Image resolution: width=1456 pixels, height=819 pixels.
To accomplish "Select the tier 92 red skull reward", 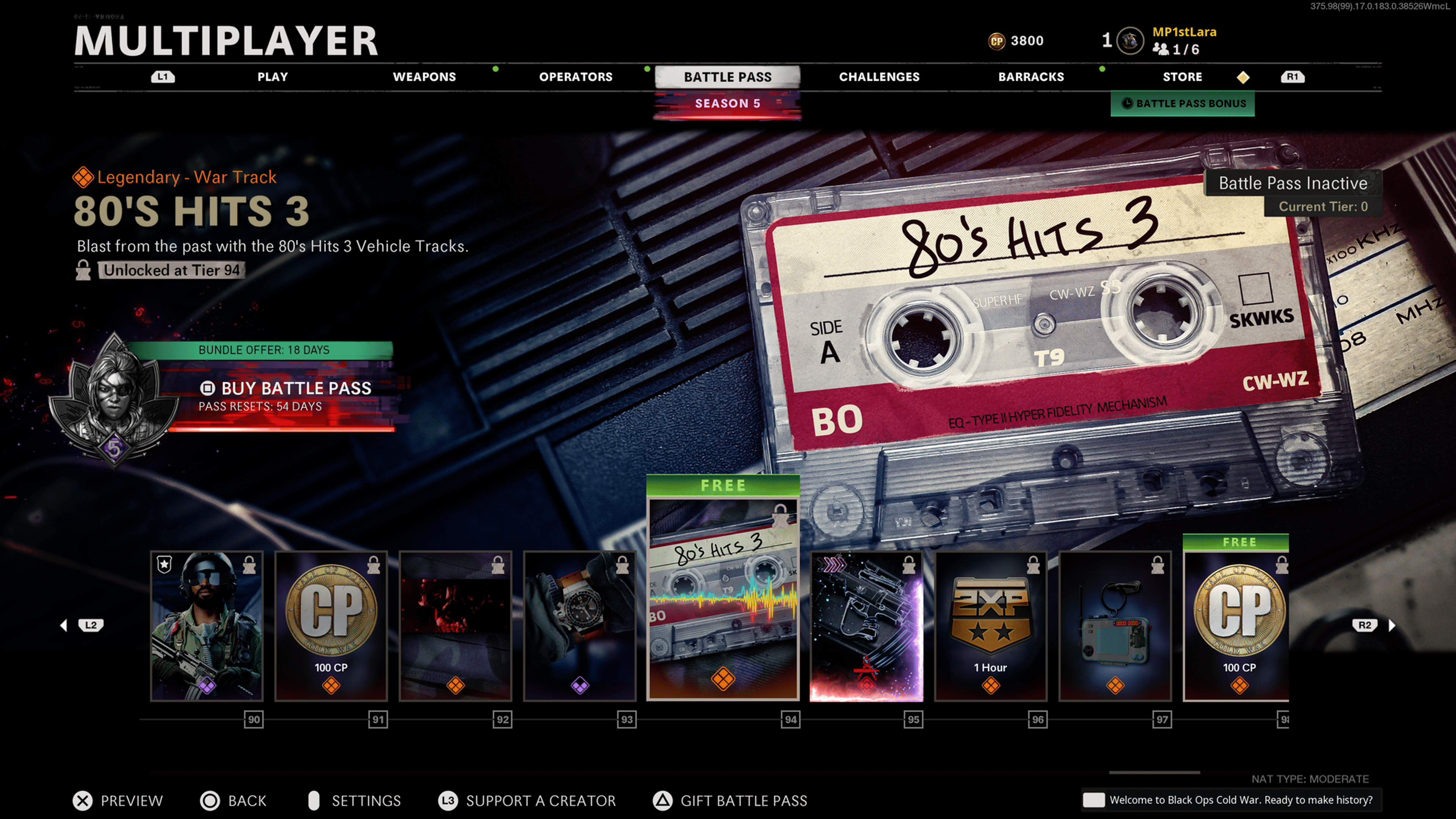I will pyautogui.click(x=455, y=626).
